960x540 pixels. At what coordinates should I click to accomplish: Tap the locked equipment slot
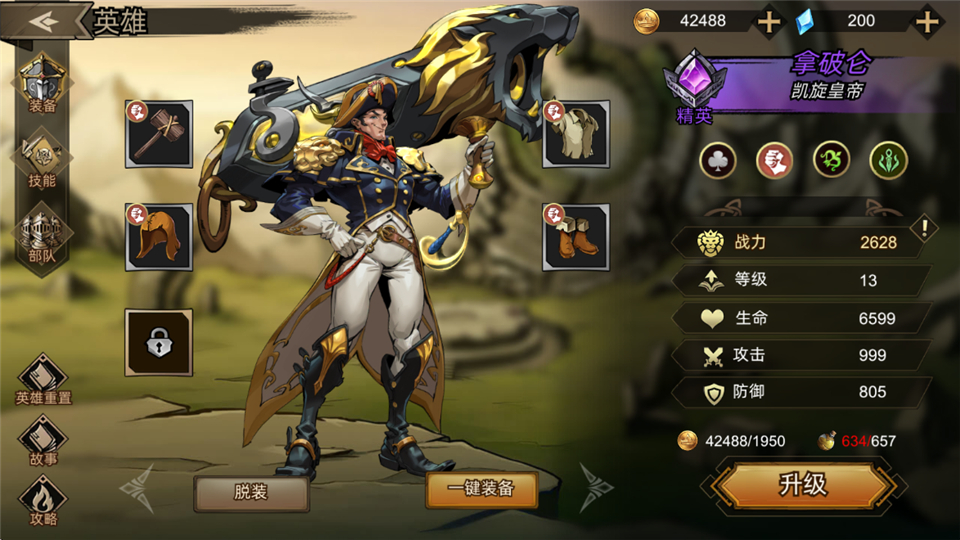pos(159,342)
